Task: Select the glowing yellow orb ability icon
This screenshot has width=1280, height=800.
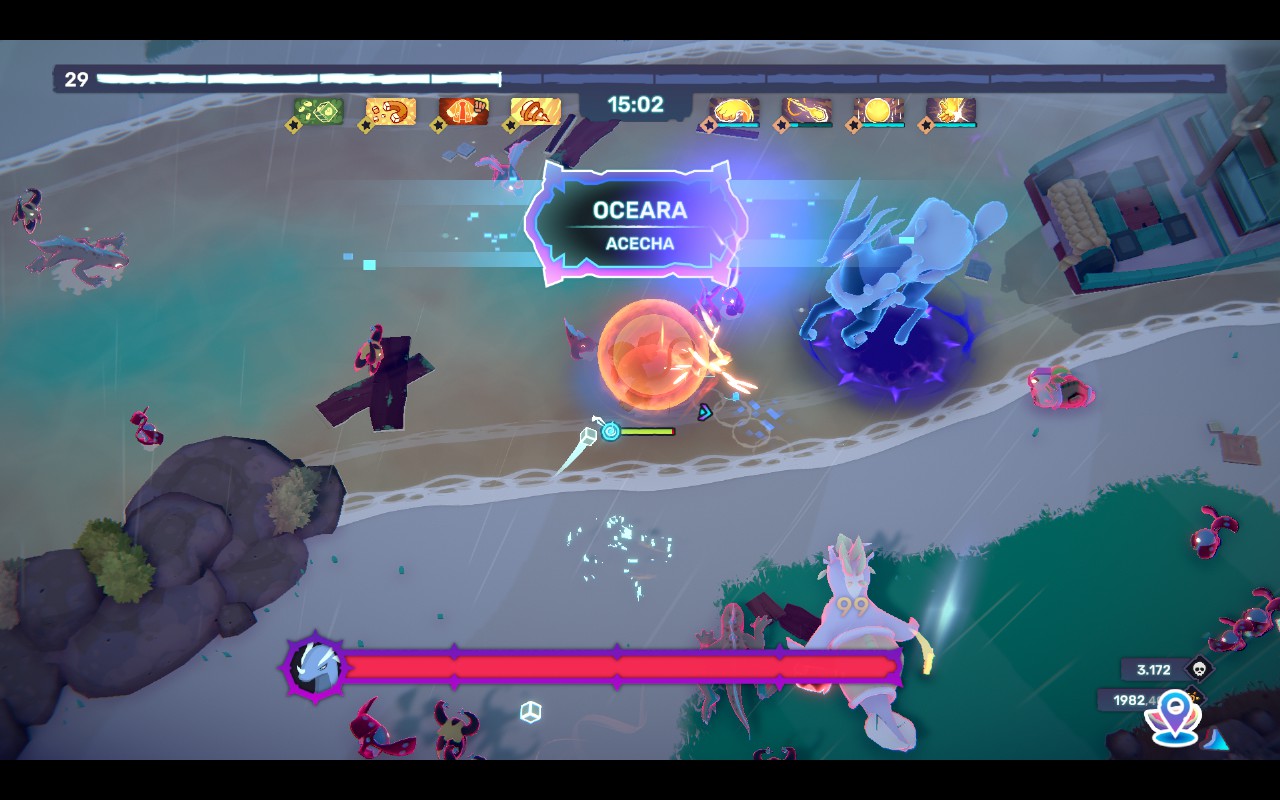Action: (879, 111)
